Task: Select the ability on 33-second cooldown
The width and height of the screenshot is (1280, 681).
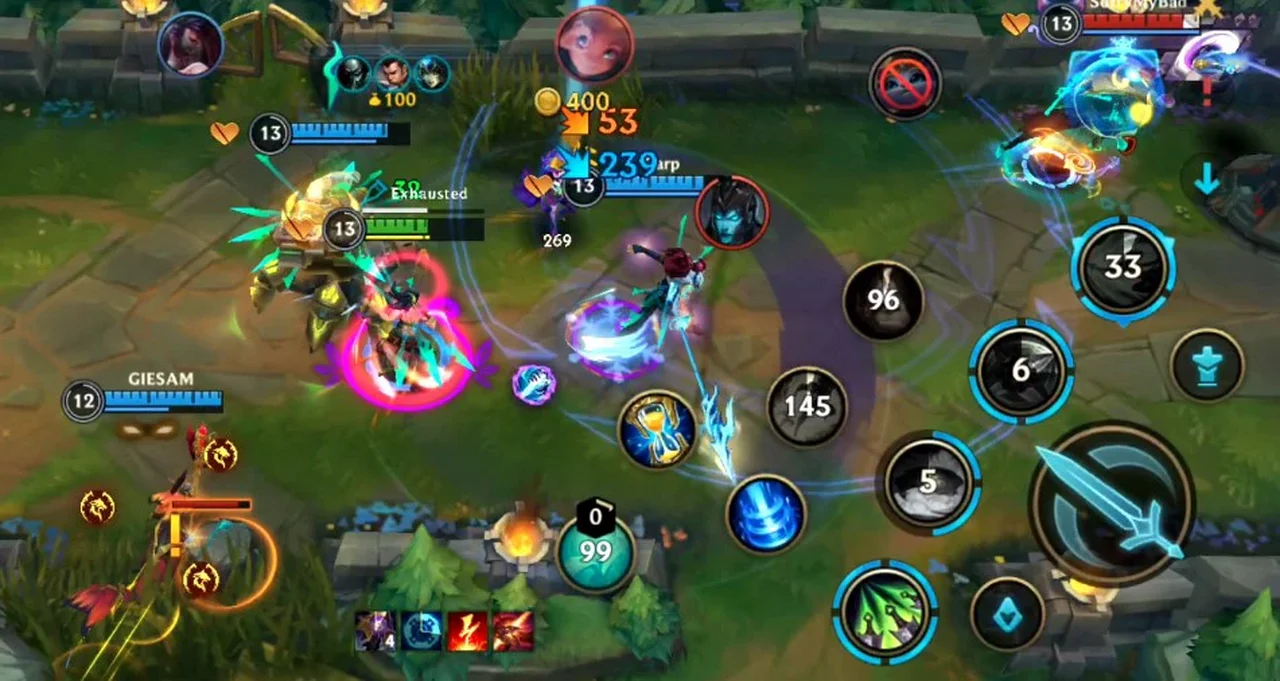Action: pos(1123,267)
